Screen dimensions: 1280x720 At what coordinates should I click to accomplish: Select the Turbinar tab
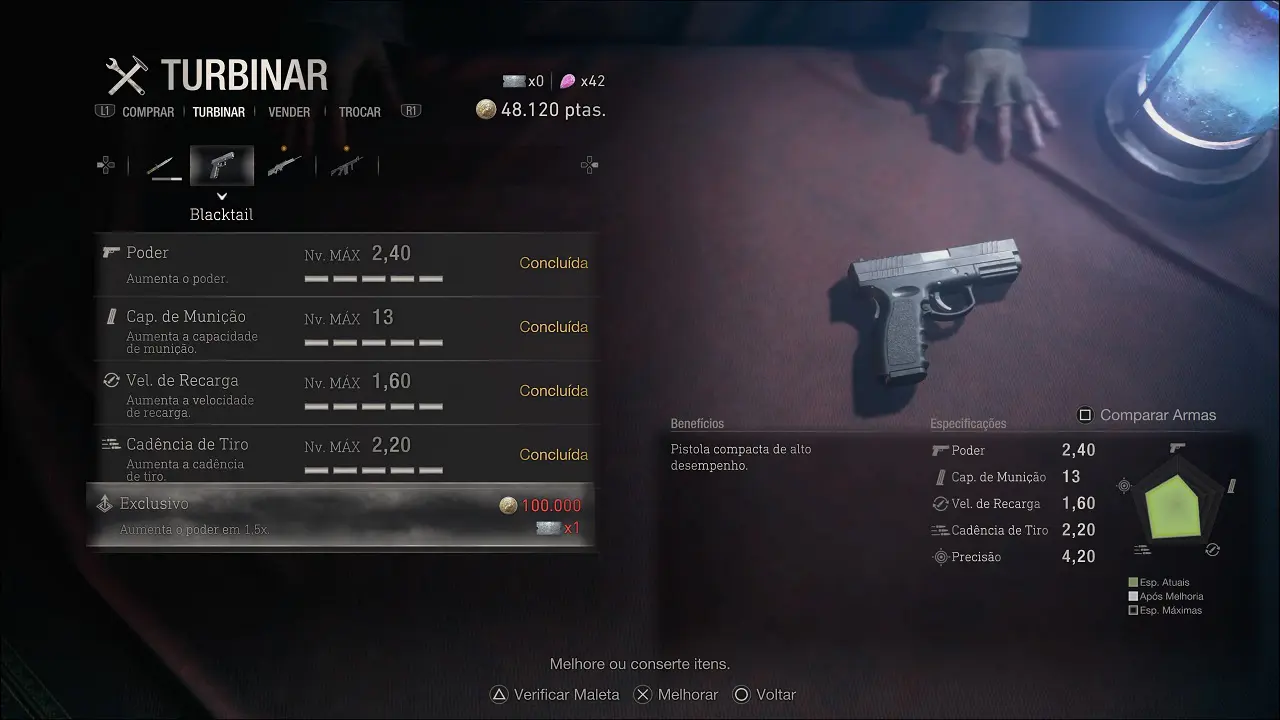(x=219, y=112)
